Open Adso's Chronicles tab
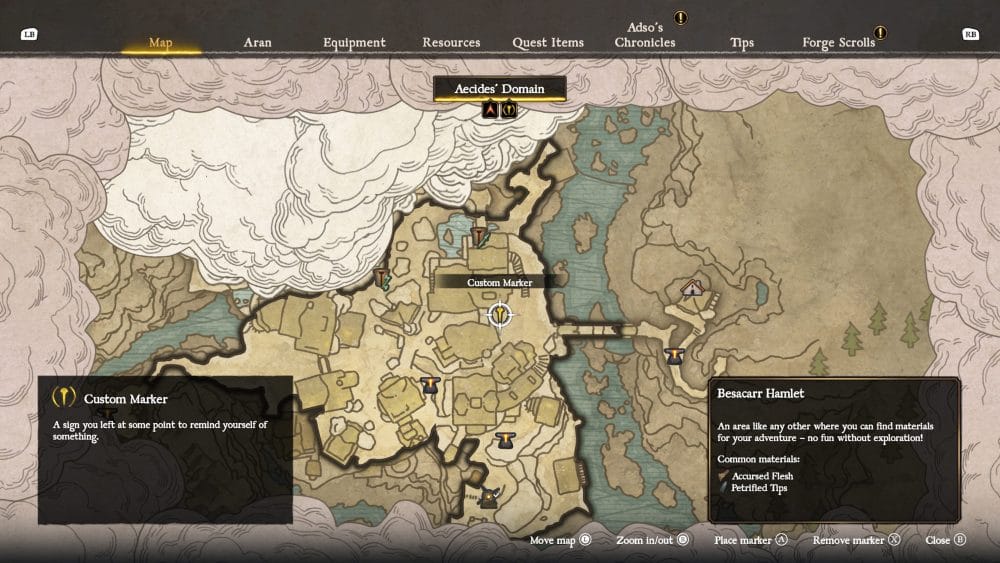This screenshot has height=563, width=1000. [x=645, y=36]
